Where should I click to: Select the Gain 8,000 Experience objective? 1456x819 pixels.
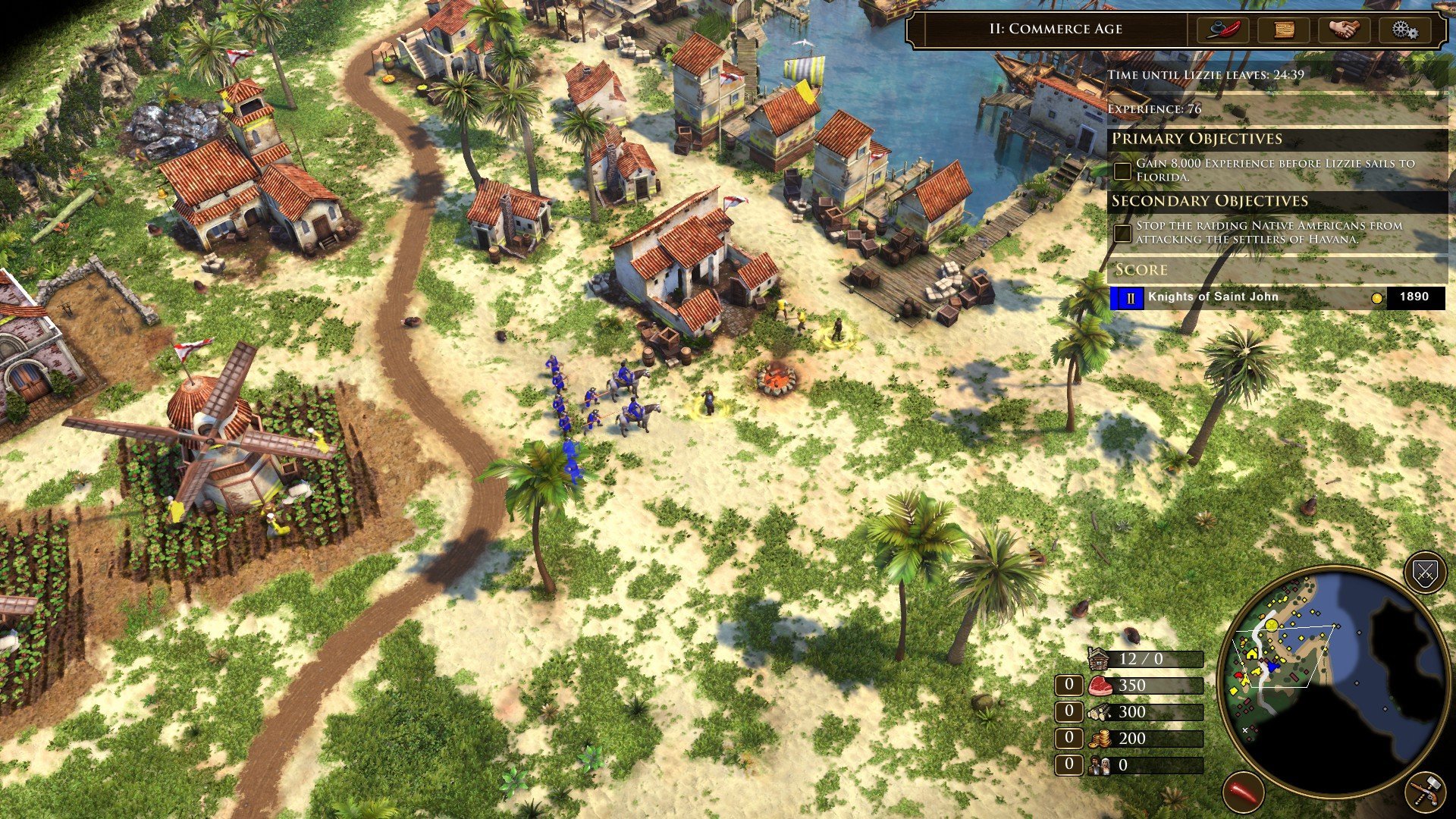point(1276,170)
